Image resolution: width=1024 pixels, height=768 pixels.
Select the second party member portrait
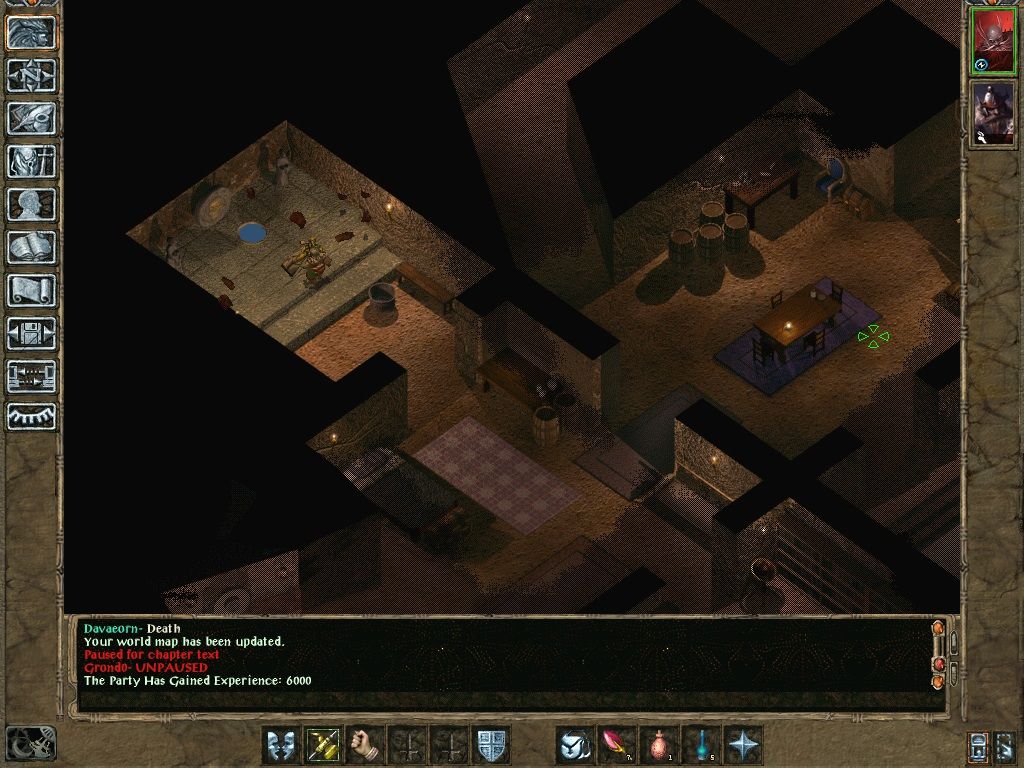tap(994, 113)
